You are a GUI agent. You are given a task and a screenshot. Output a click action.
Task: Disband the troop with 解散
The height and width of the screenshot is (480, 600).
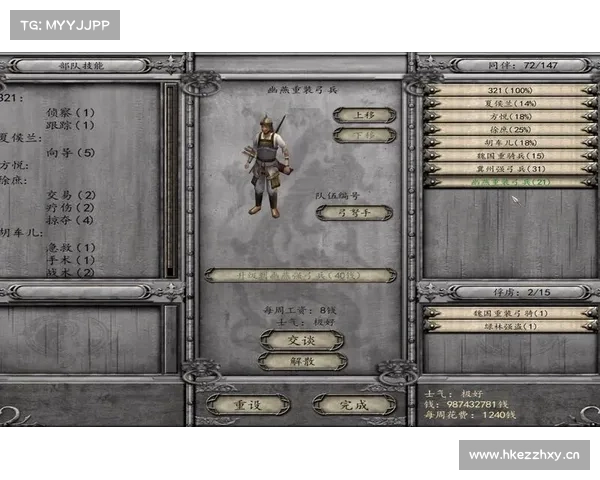click(x=301, y=362)
